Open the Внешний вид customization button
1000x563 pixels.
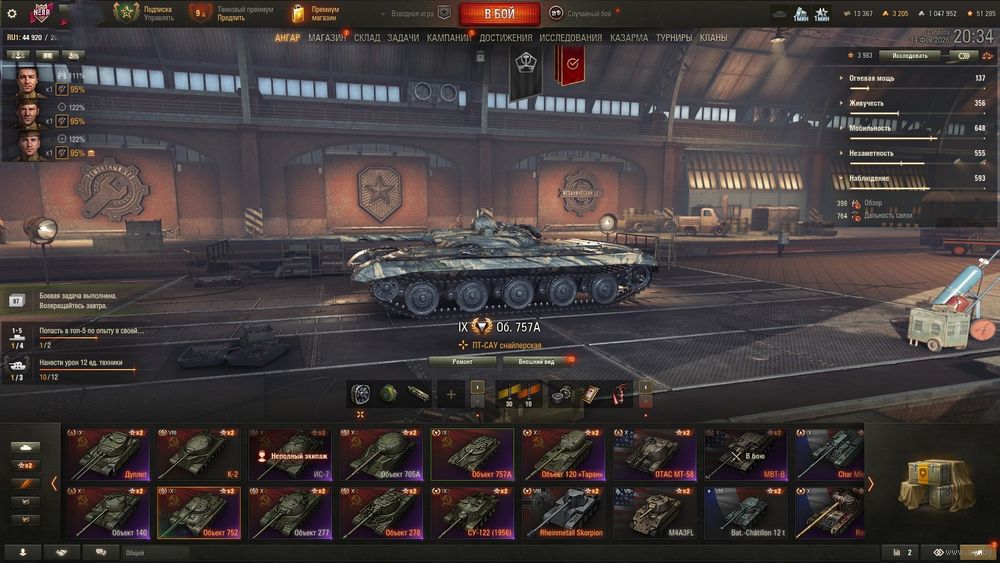(x=536, y=361)
